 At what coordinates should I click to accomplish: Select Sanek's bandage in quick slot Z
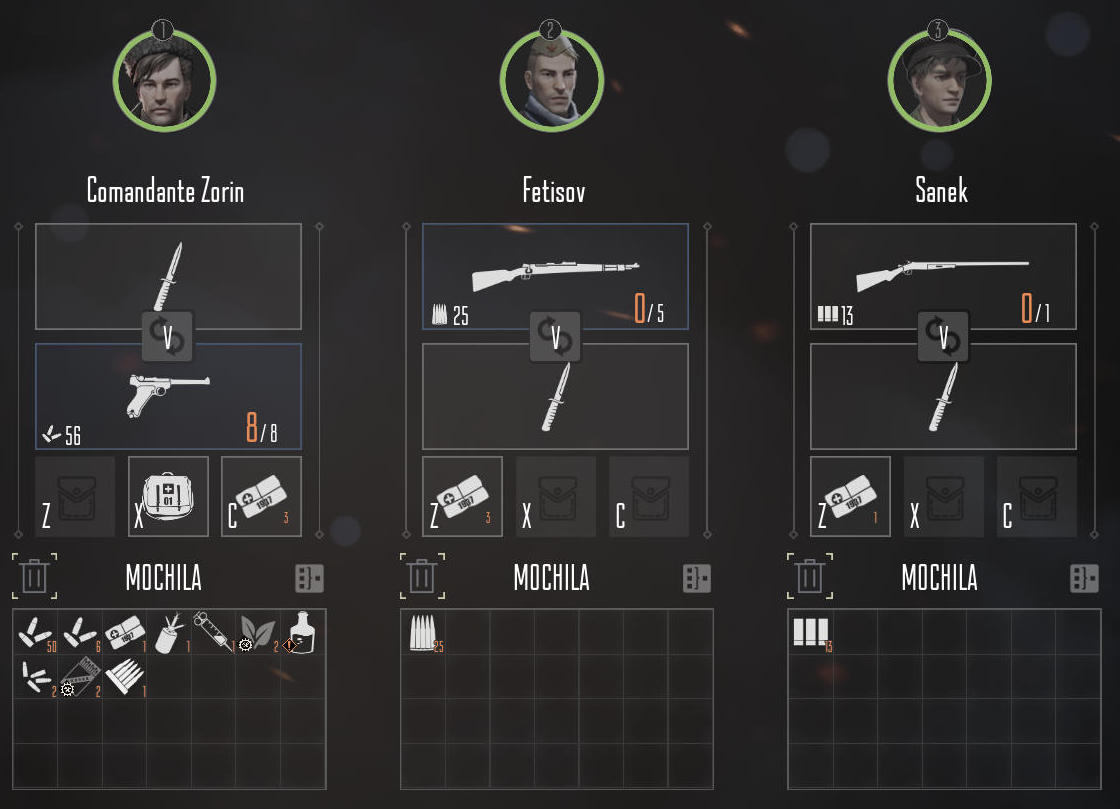pyautogui.click(x=850, y=496)
